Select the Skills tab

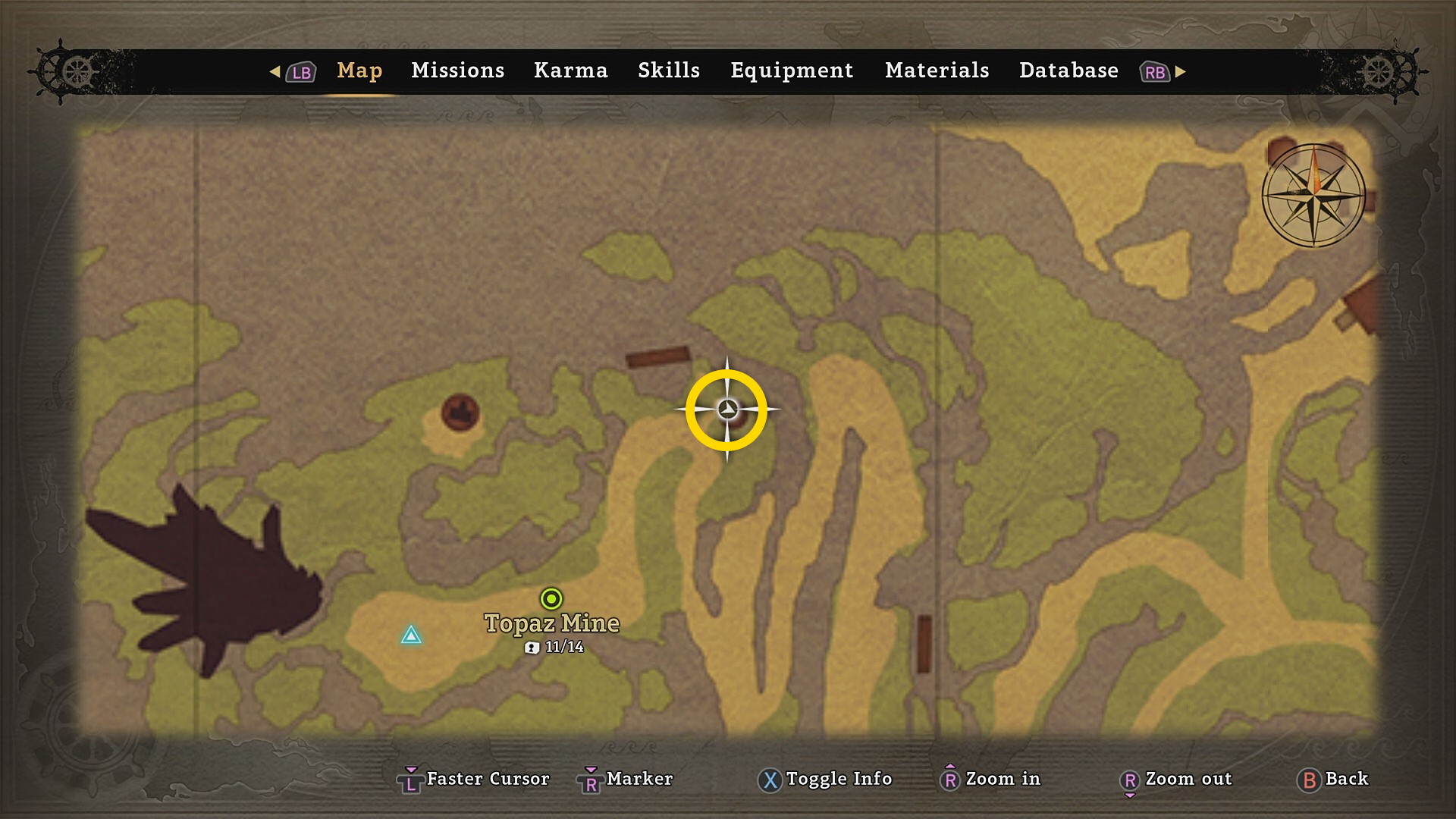[x=668, y=71]
